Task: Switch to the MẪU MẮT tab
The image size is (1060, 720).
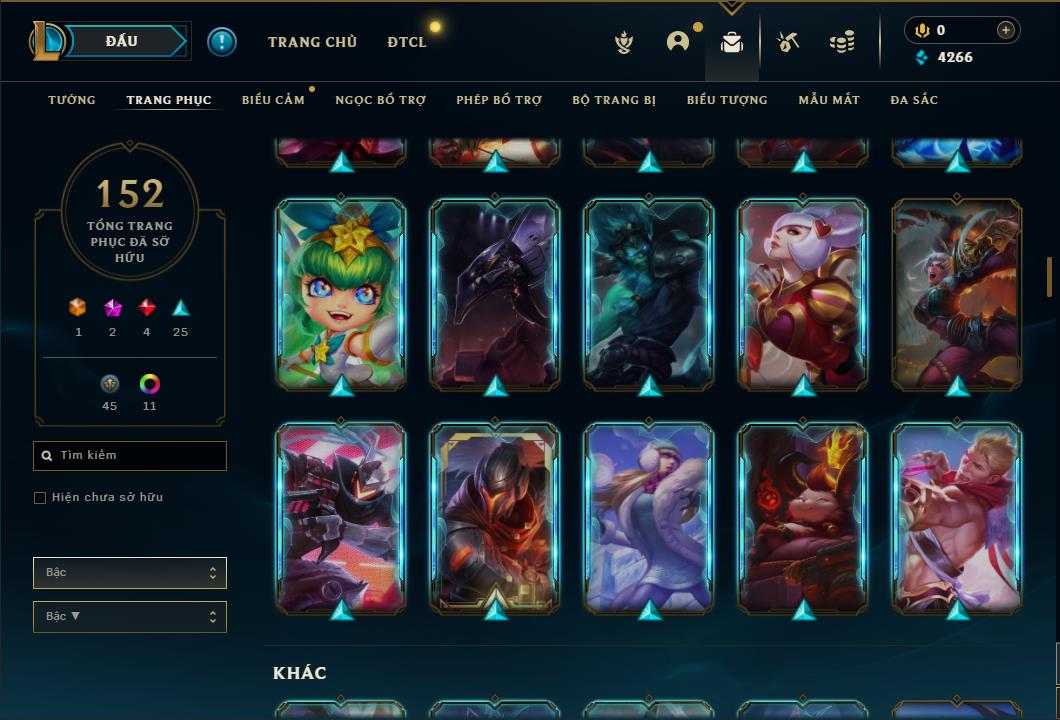Action: 829,100
